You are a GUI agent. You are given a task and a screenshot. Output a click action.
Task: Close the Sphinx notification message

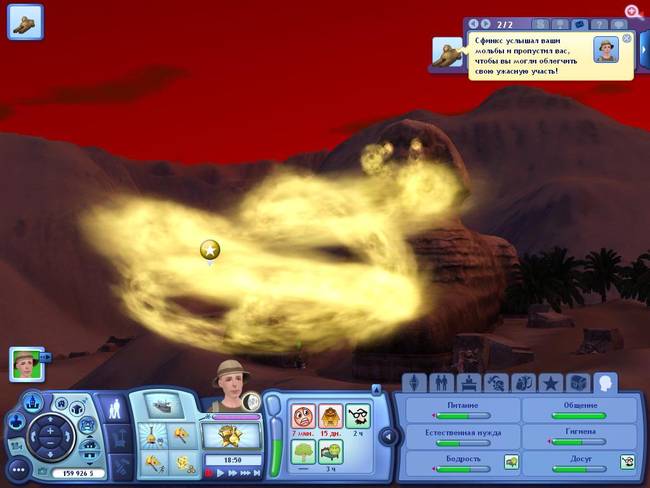point(627,38)
